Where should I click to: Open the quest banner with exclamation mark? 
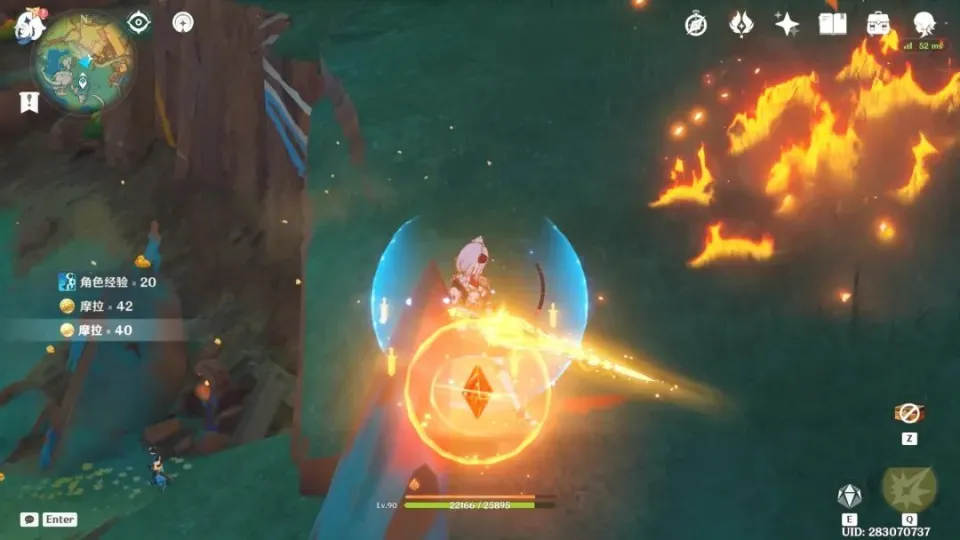29,101
